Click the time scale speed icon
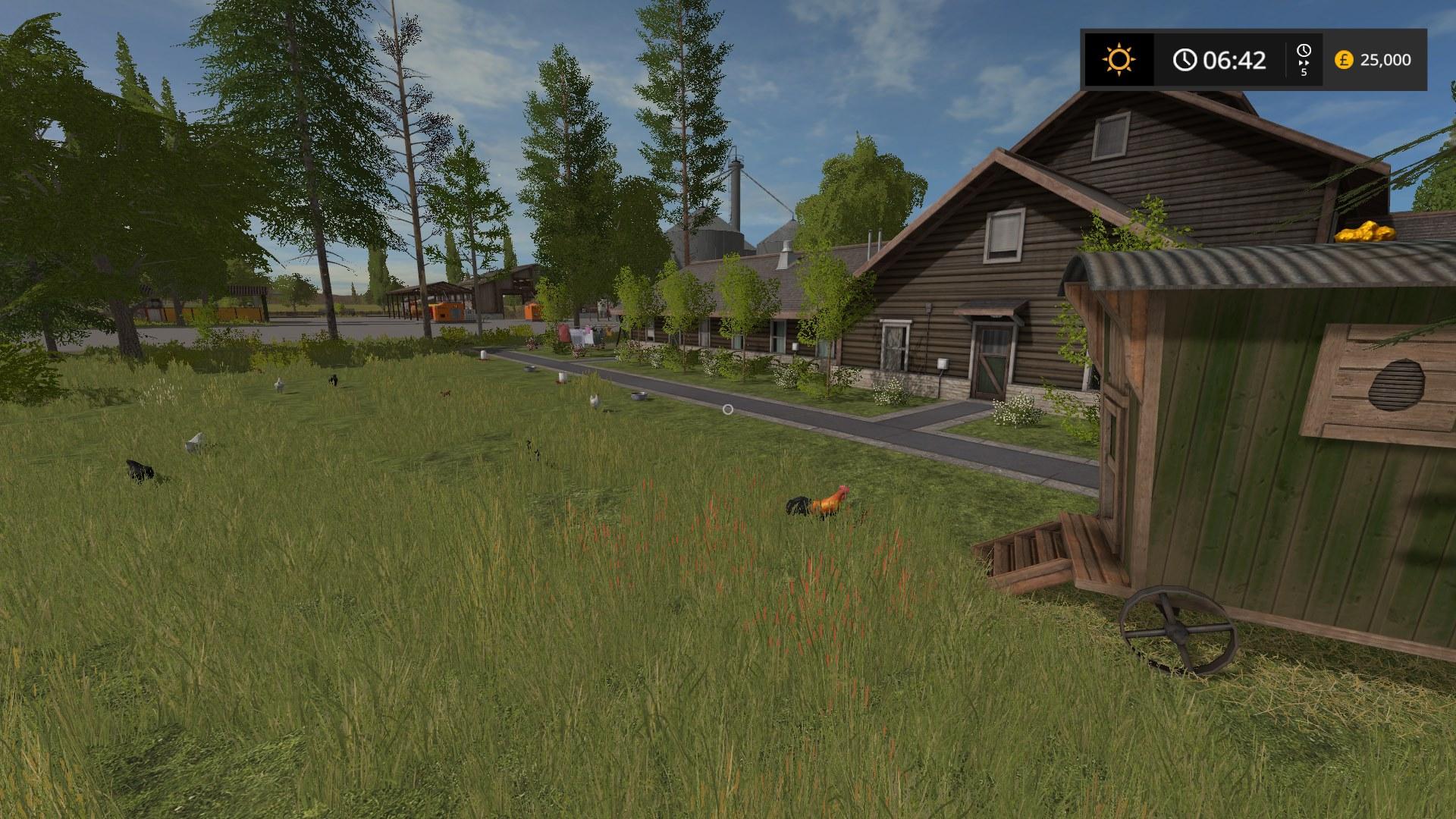The width and height of the screenshot is (1456, 819). pos(1304,58)
